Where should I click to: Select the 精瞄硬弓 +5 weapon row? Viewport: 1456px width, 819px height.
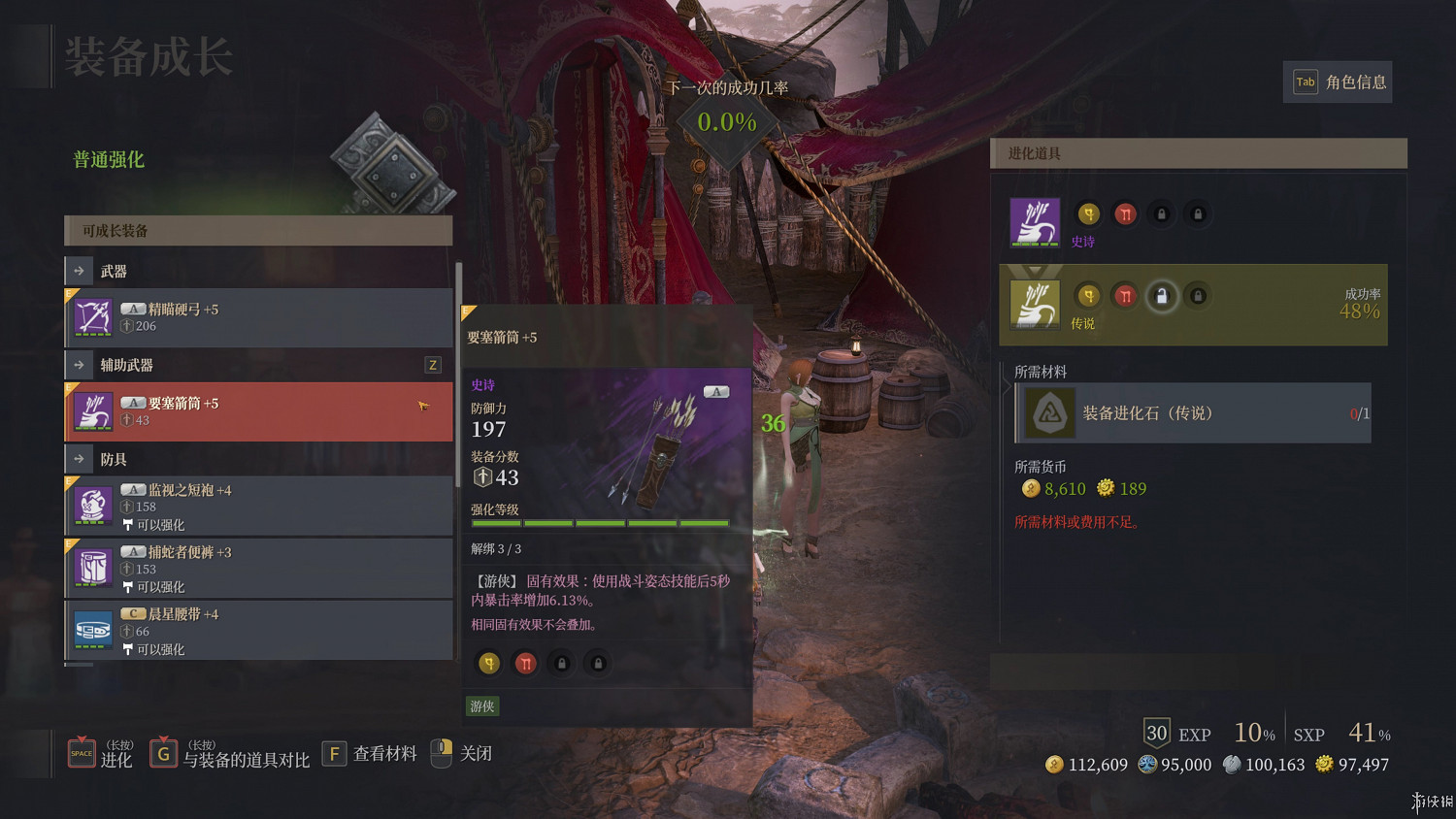pyautogui.click(x=258, y=318)
